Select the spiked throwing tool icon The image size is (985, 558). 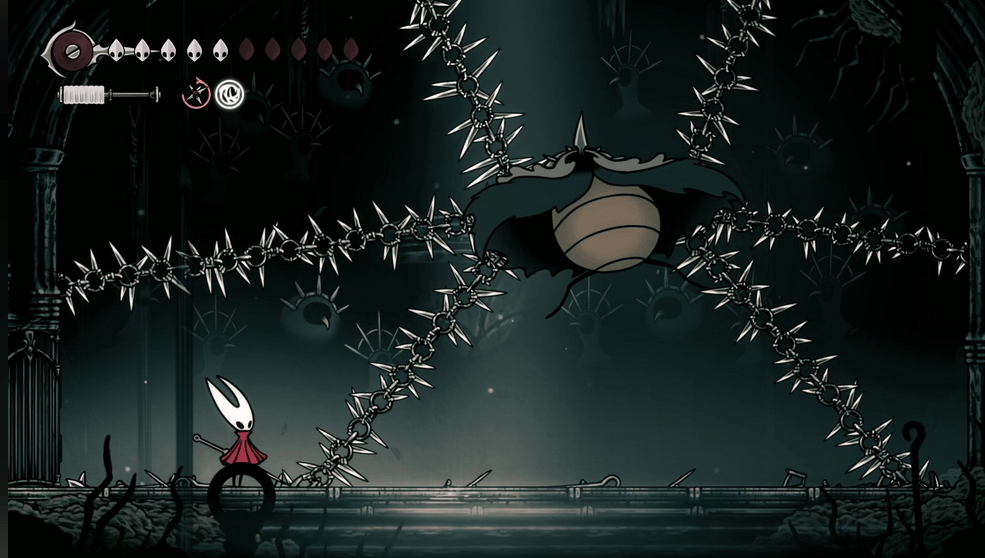pos(196,95)
